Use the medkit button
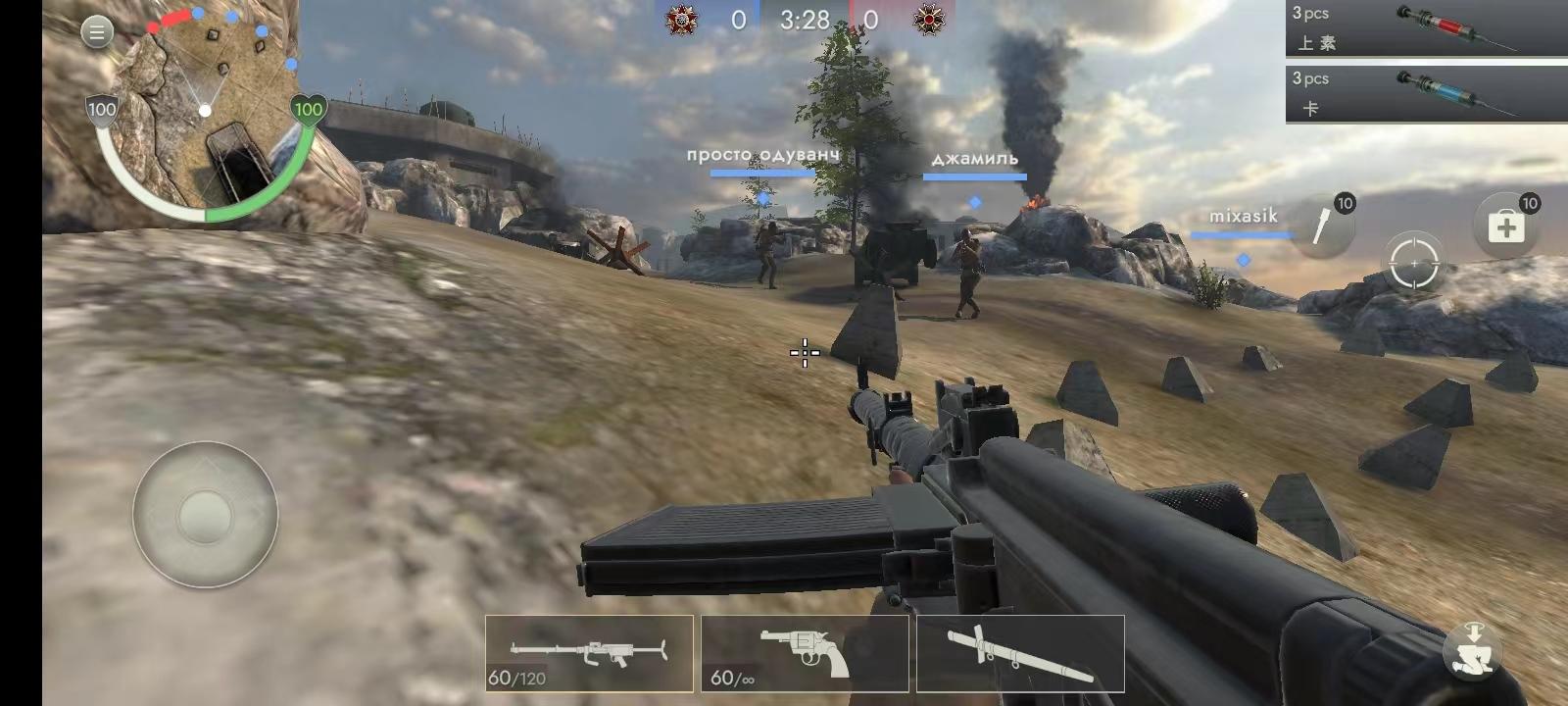This screenshot has height=706, width=1568. [x=1506, y=227]
